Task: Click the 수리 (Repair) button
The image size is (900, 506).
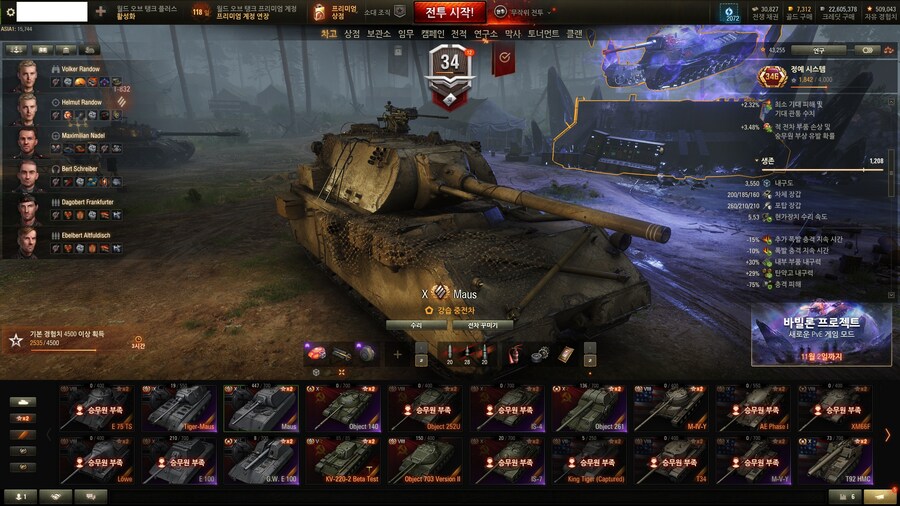Action: tap(416, 325)
